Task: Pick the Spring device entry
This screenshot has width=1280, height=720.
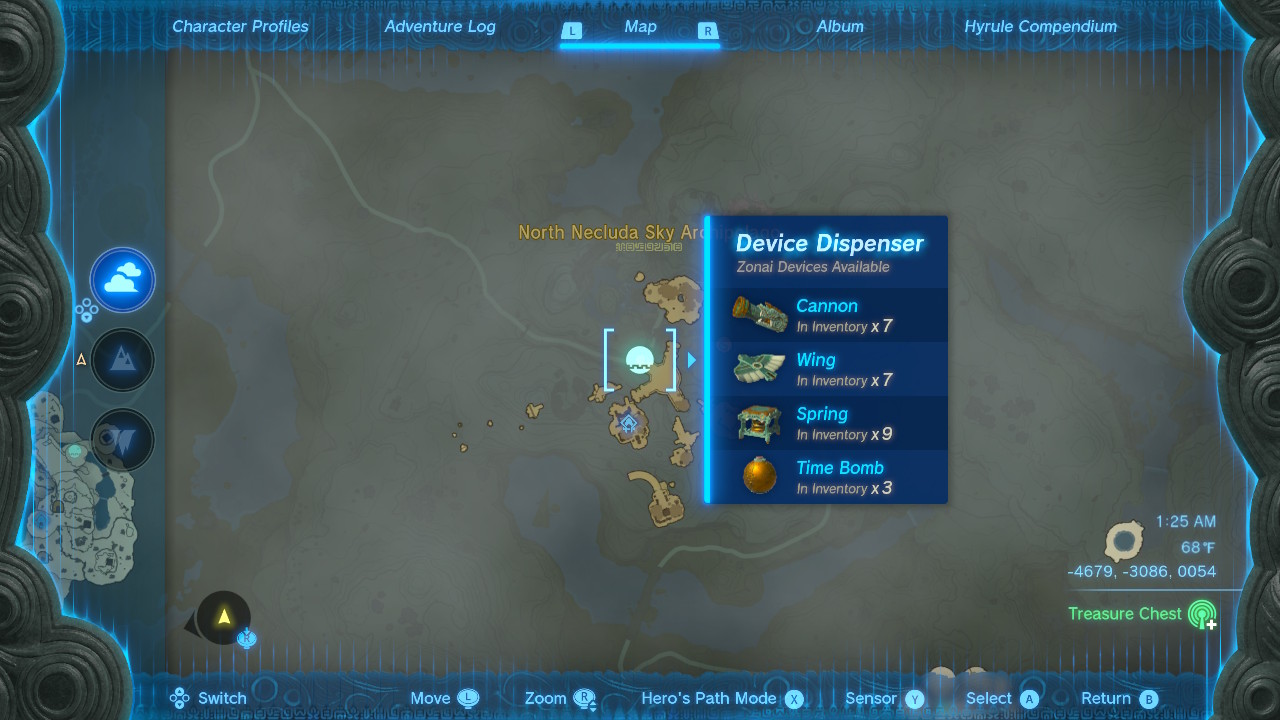Action: coord(827,423)
